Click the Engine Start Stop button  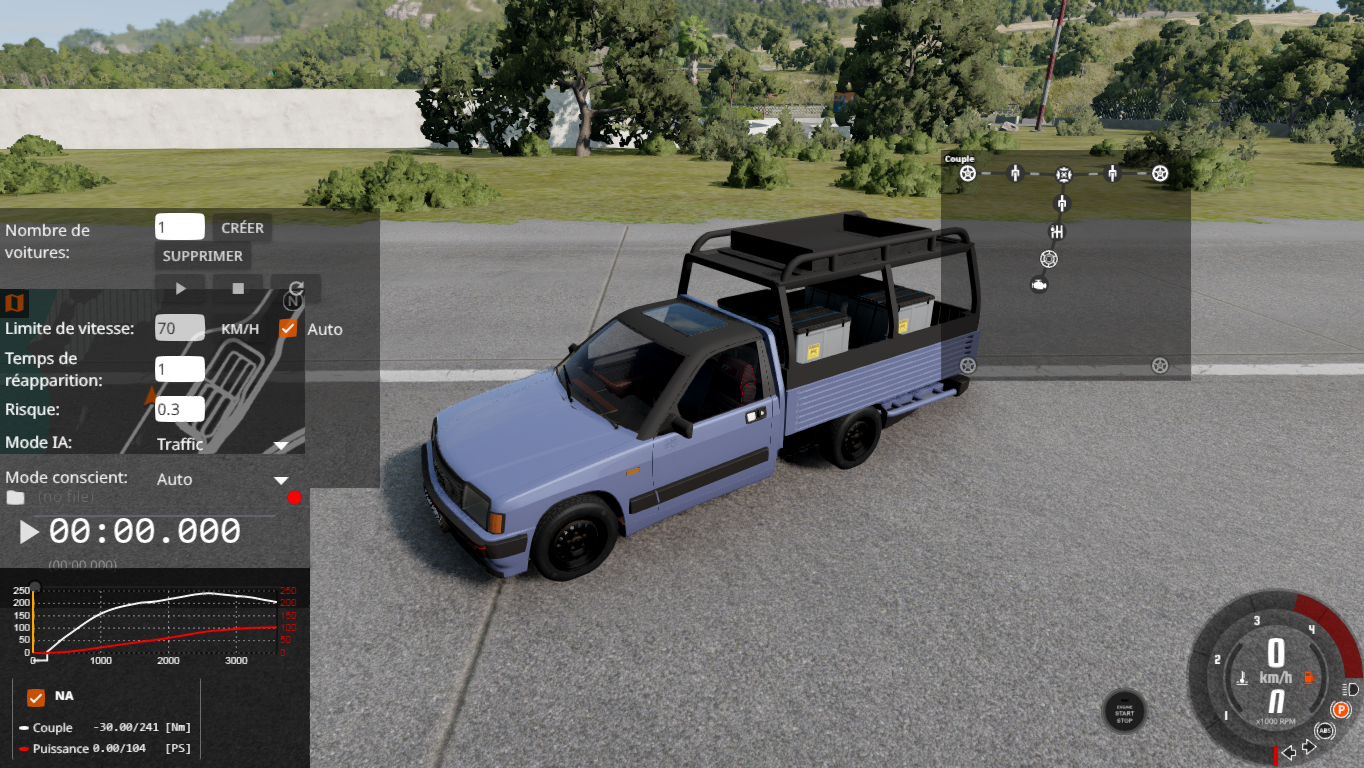(1124, 712)
